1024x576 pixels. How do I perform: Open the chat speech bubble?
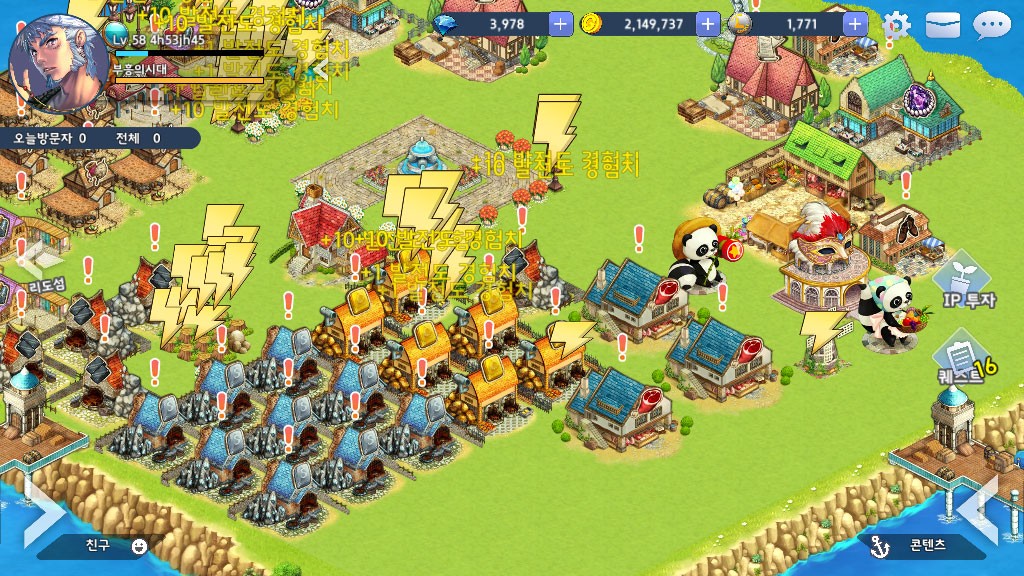pos(991,25)
